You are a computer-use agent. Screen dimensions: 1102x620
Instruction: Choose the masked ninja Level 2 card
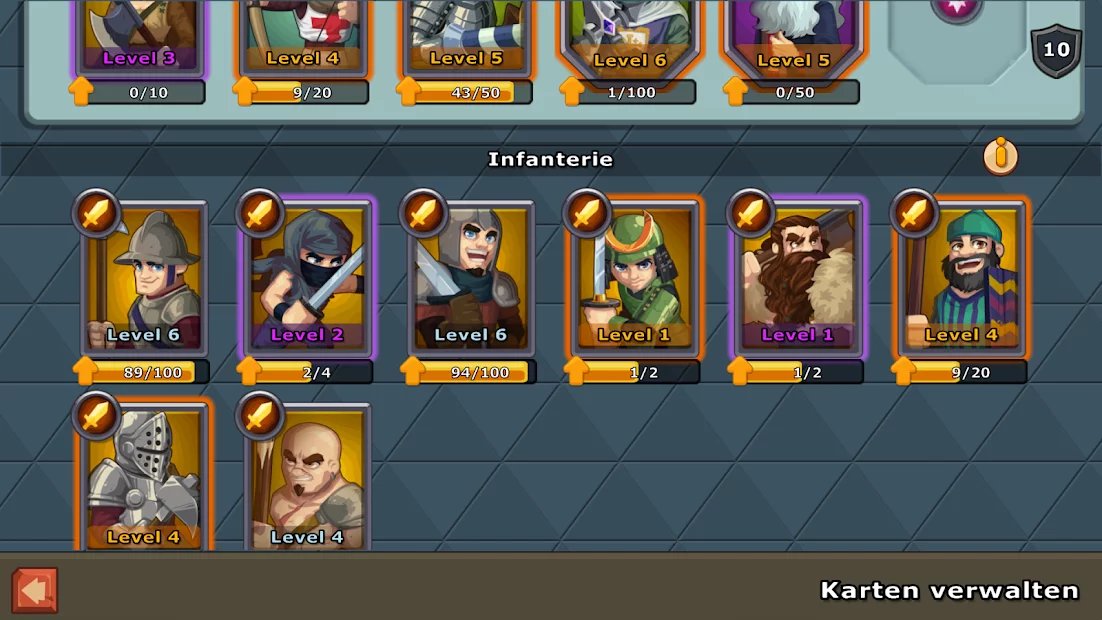[307, 280]
